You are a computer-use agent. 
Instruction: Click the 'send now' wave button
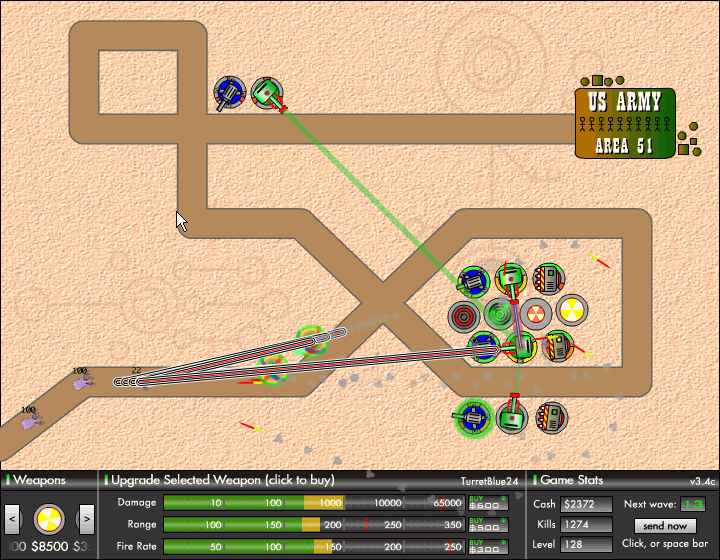pyautogui.click(x=665, y=525)
